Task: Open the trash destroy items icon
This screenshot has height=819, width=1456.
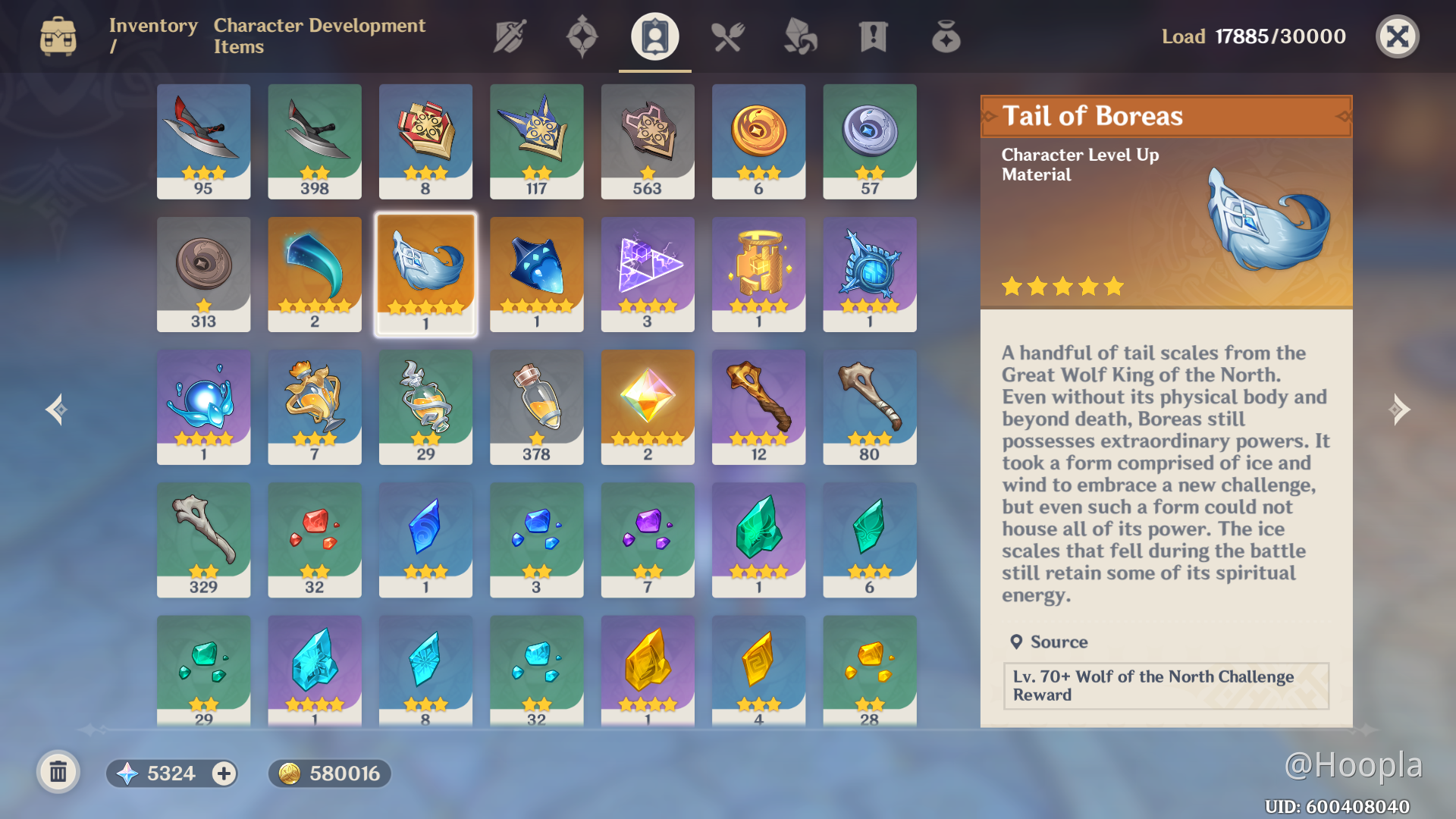Action: pos(59,772)
